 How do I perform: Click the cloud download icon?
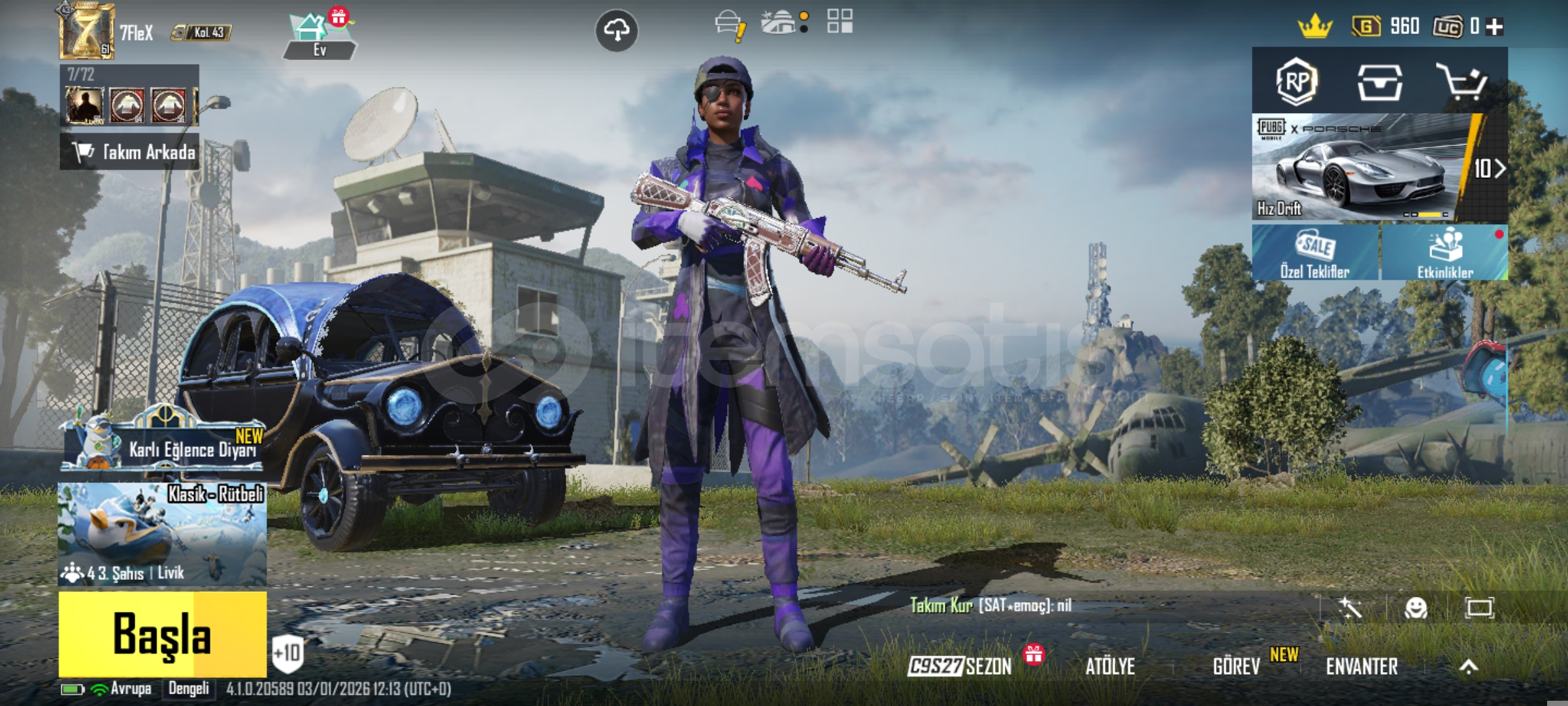pos(616,30)
